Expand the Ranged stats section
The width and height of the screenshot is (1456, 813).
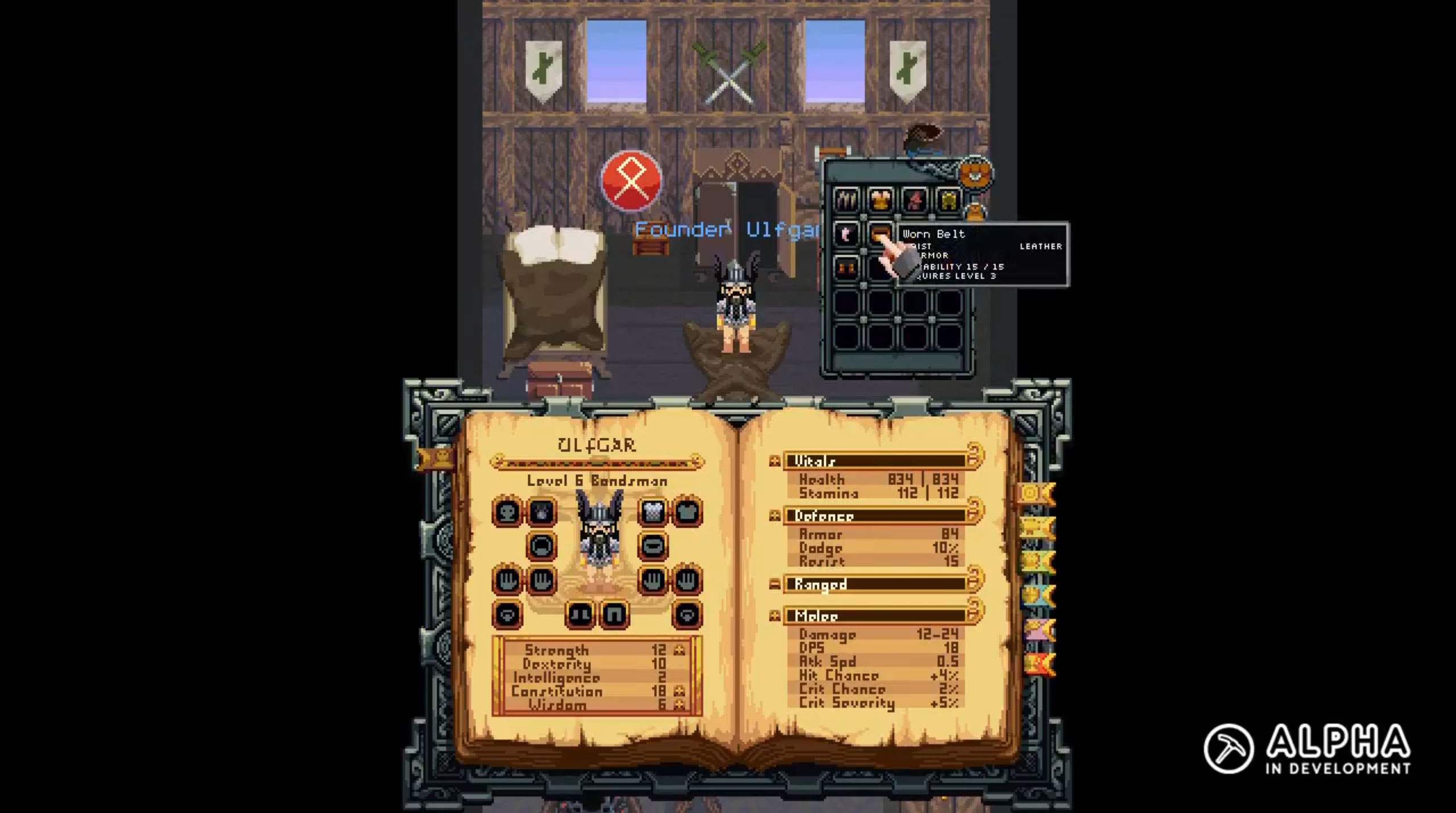(775, 584)
